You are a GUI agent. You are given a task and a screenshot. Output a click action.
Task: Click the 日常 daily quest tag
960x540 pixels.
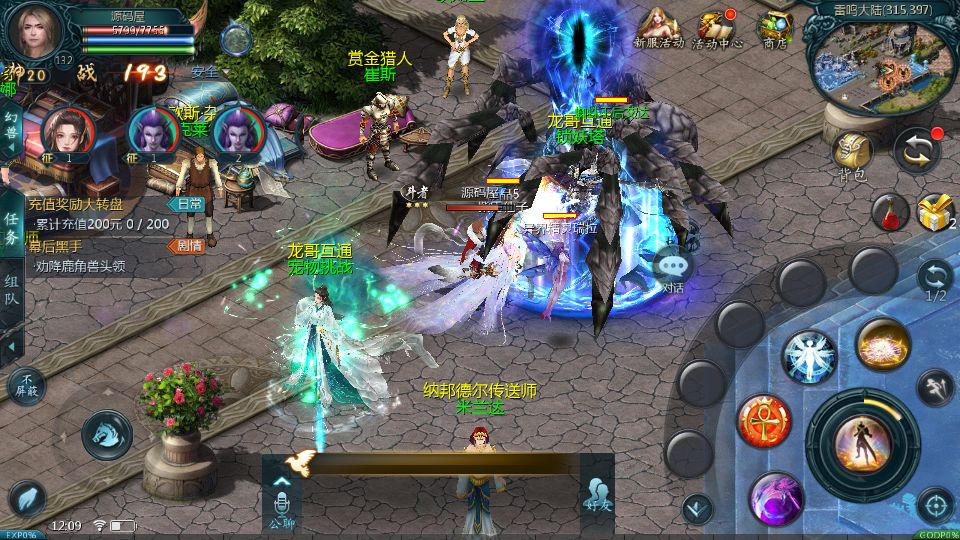tap(189, 203)
